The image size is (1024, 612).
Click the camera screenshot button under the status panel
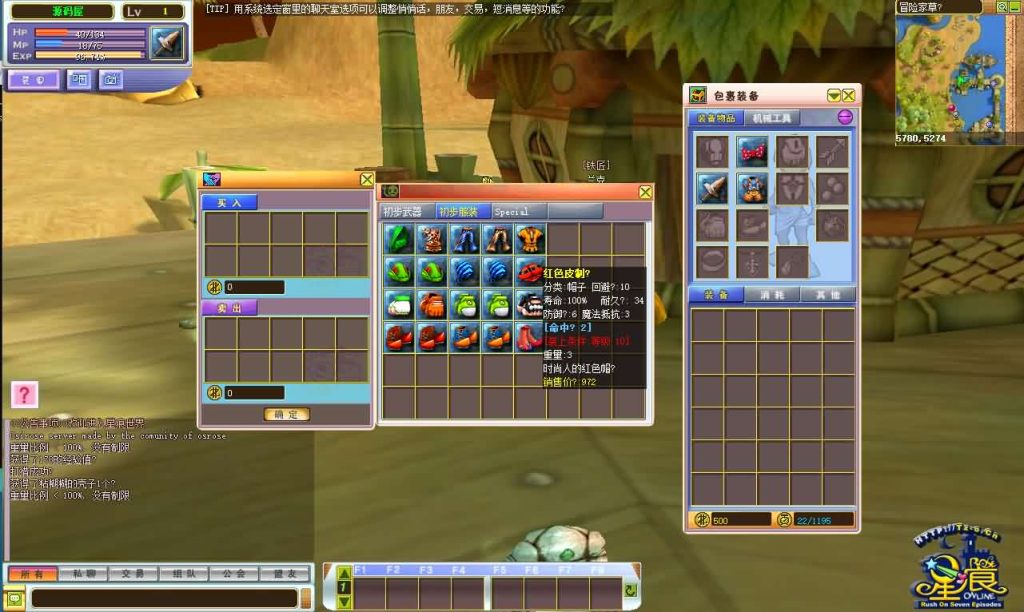point(110,79)
